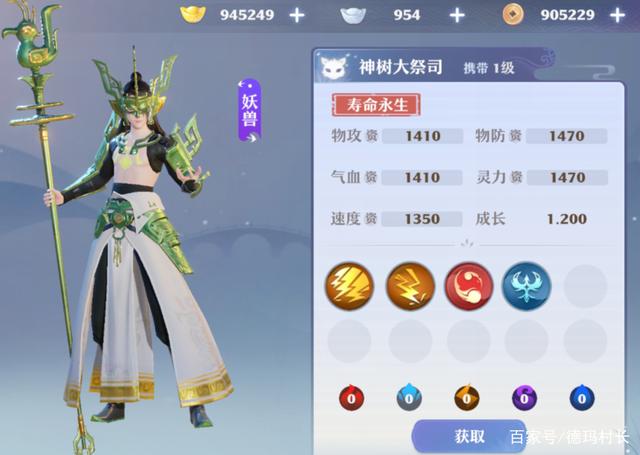Pick the orange elemental orb
Screen dimensions: 640x455
click(467, 397)
